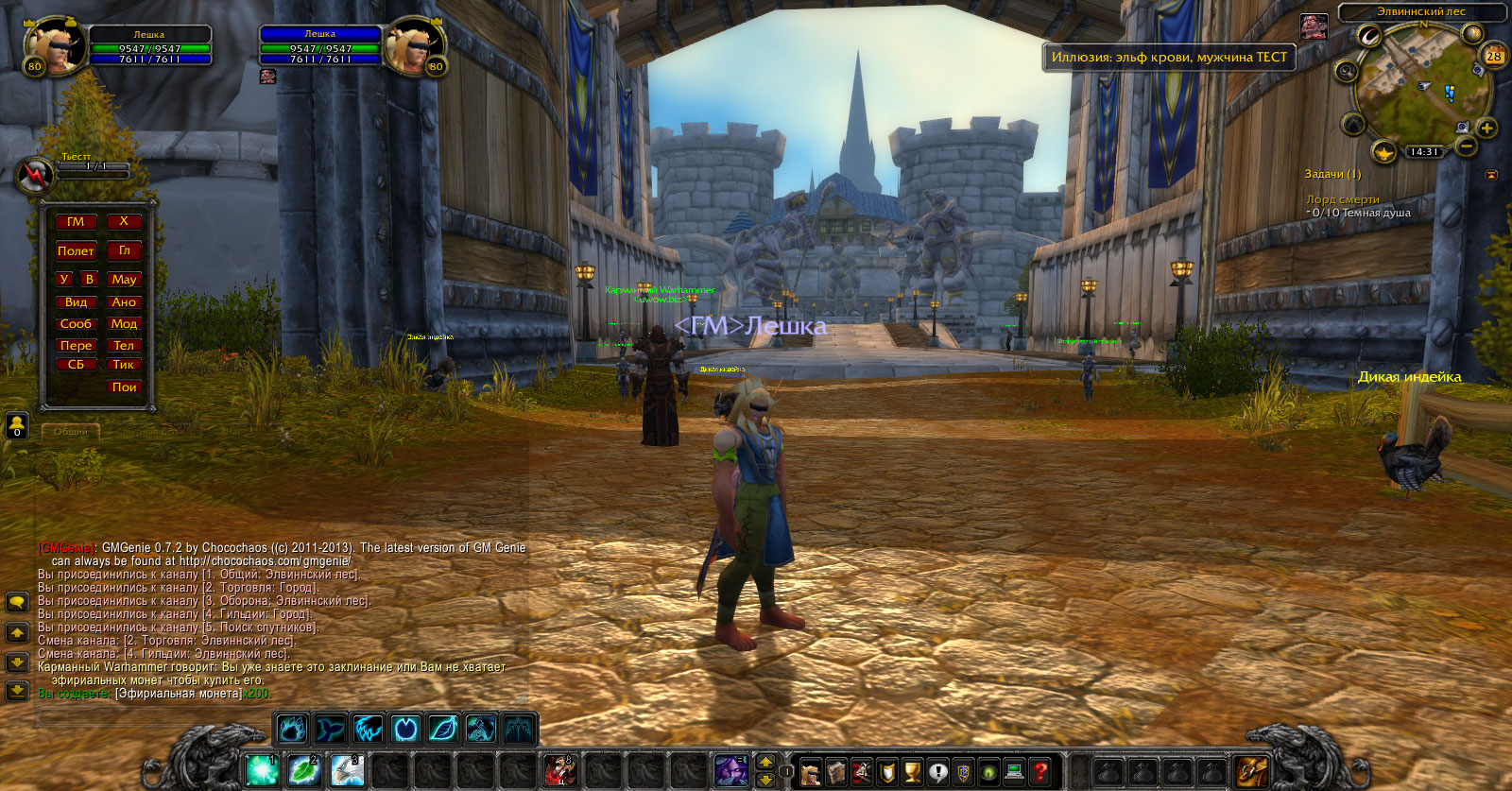
Task: Open the minimap tracking magnifier button
Action: tap(1346, 71)
